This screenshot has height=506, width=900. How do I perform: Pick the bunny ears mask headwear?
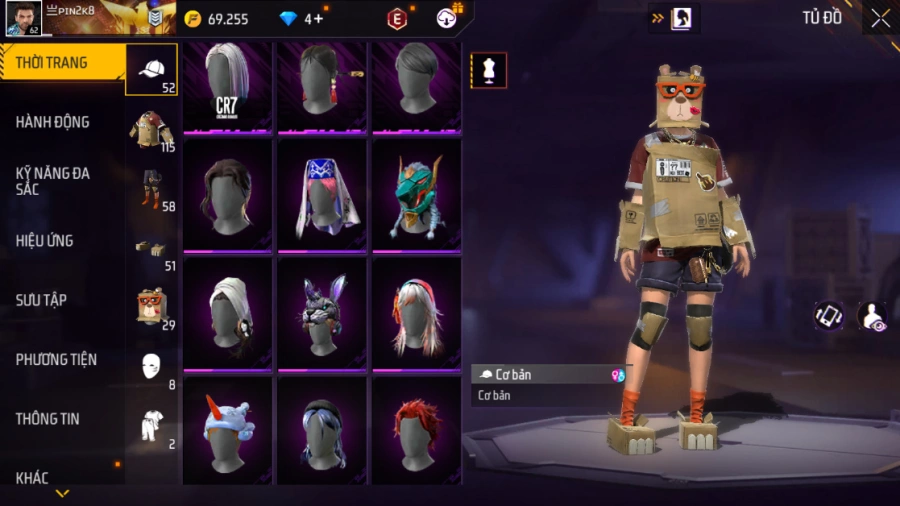click(322, 313)
